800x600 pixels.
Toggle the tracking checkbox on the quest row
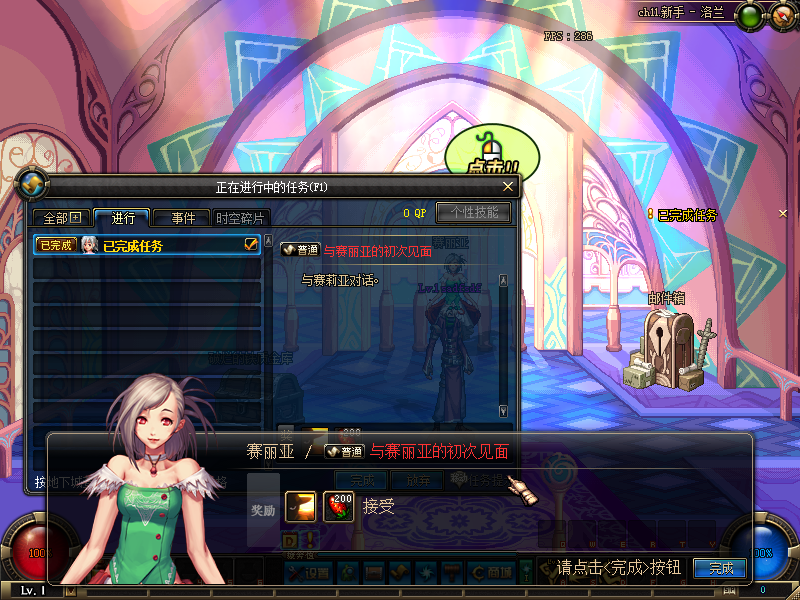pos(252,244)
